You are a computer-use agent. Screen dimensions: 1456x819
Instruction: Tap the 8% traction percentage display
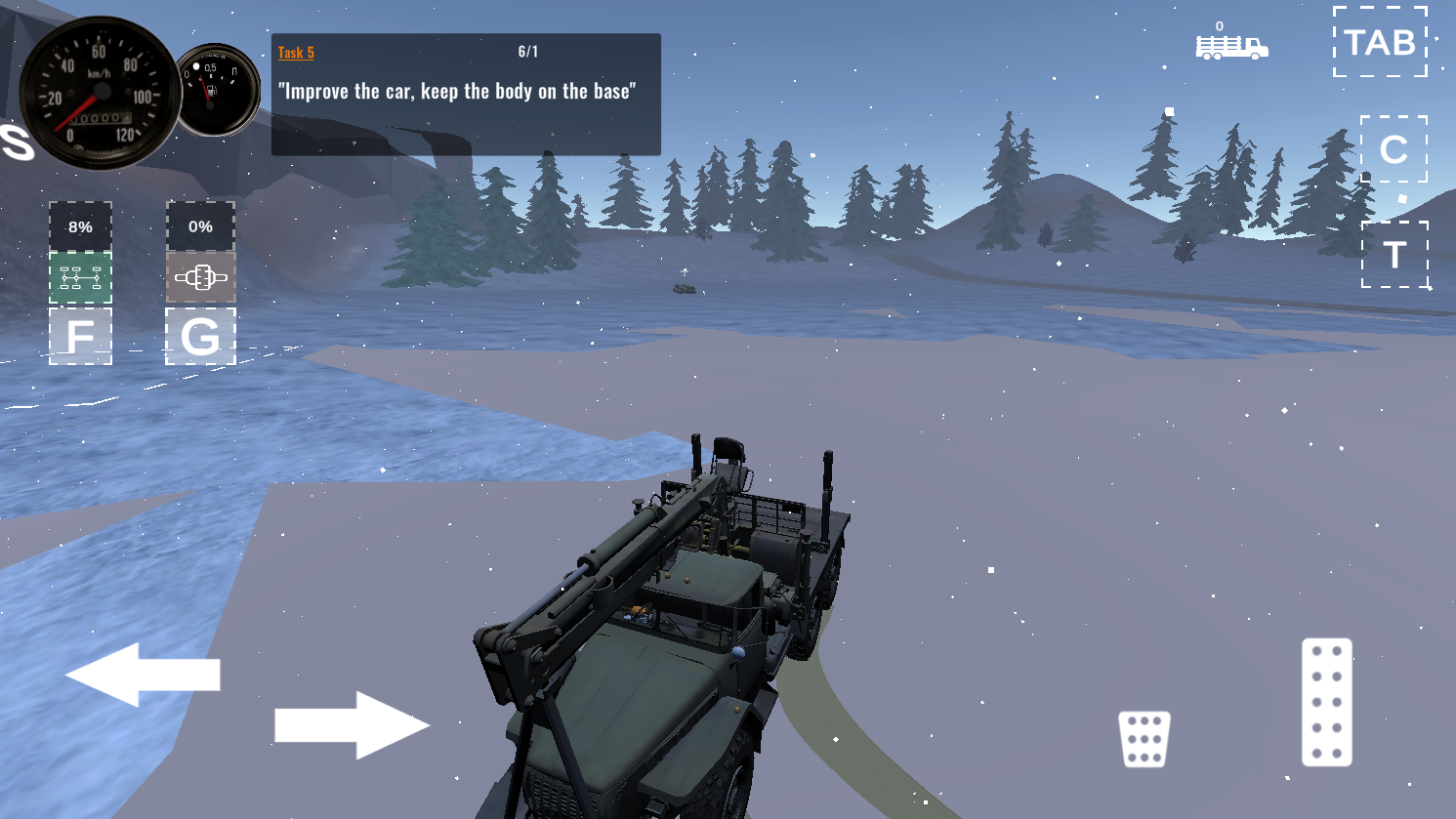[80, 225]
